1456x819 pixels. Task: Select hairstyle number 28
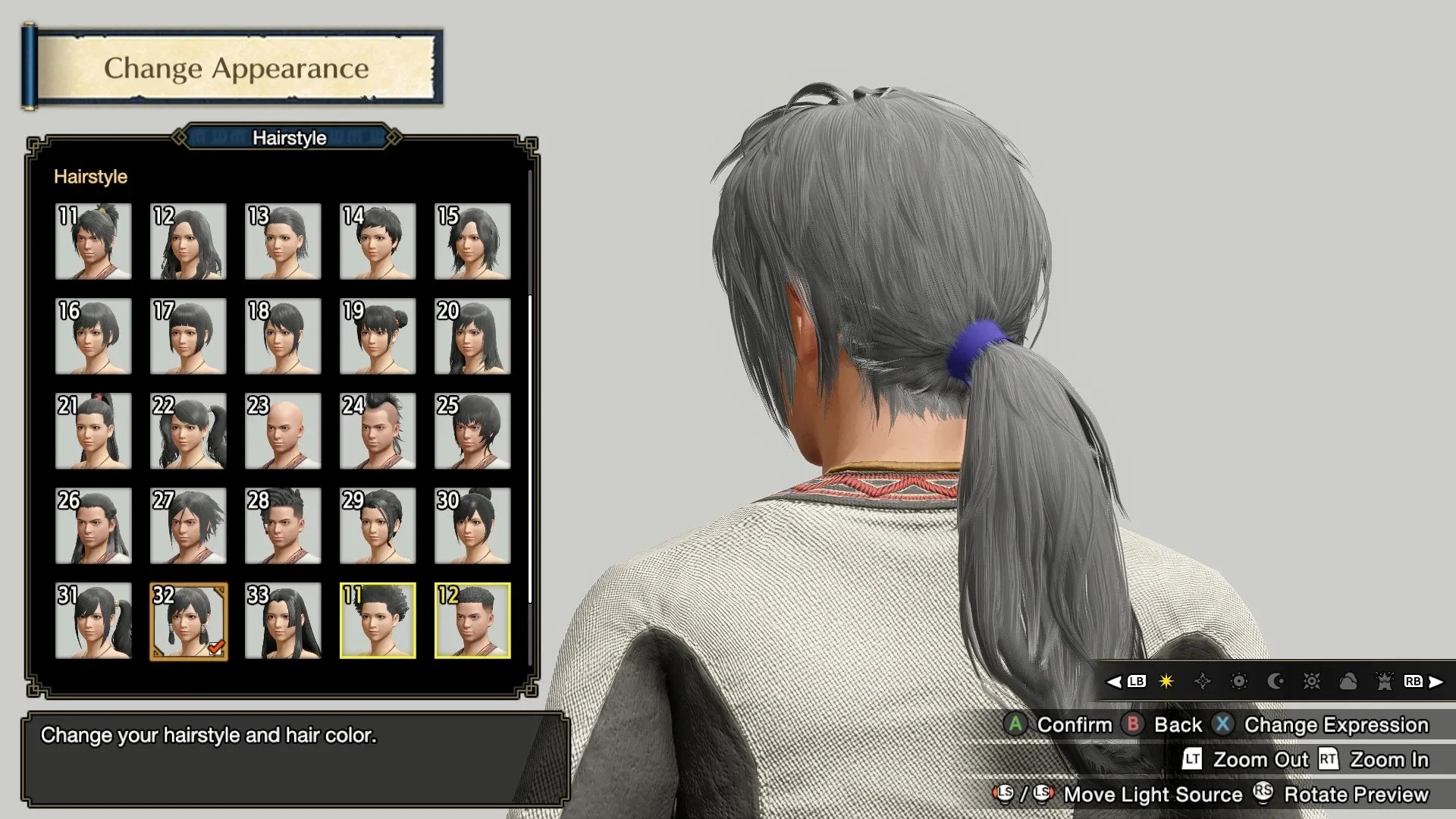click(x=283, y=526)
